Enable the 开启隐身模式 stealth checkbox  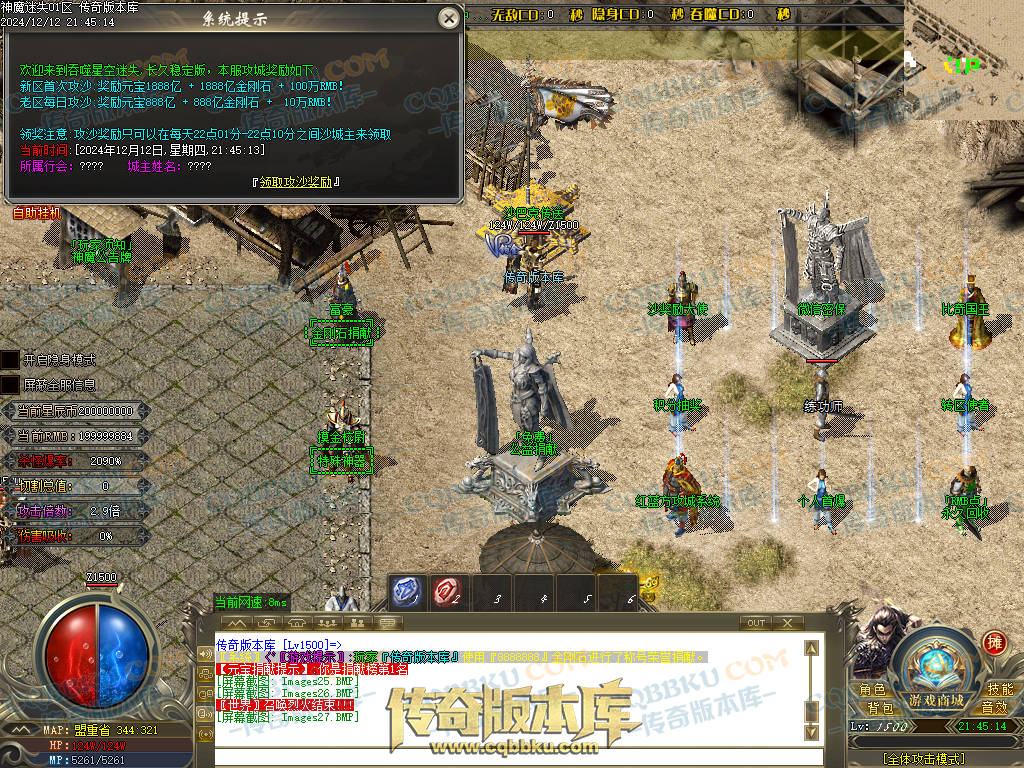pos(10,359)
